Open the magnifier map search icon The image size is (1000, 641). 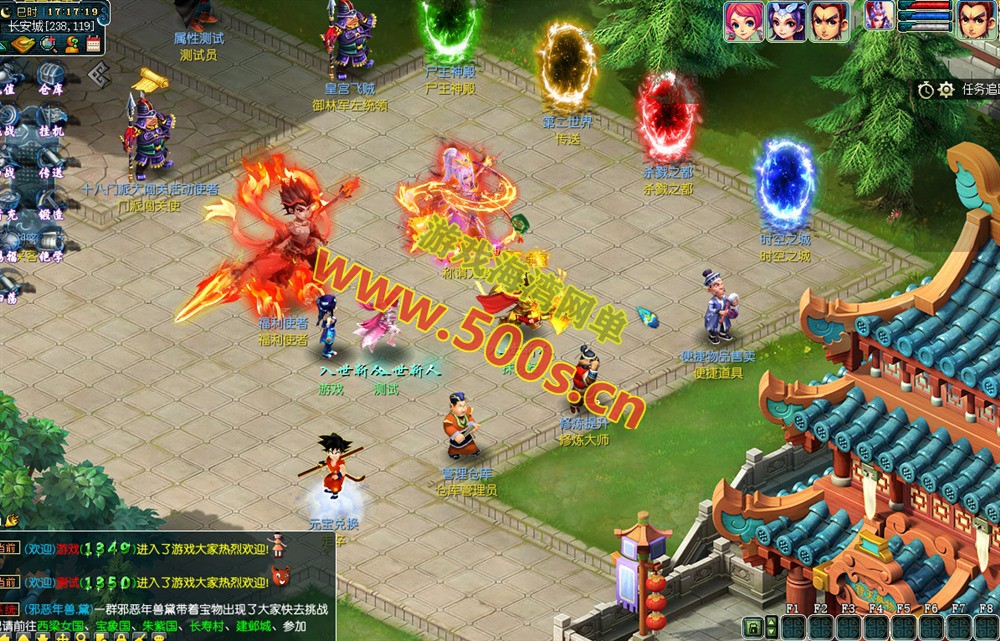click(x=47, y=44)
